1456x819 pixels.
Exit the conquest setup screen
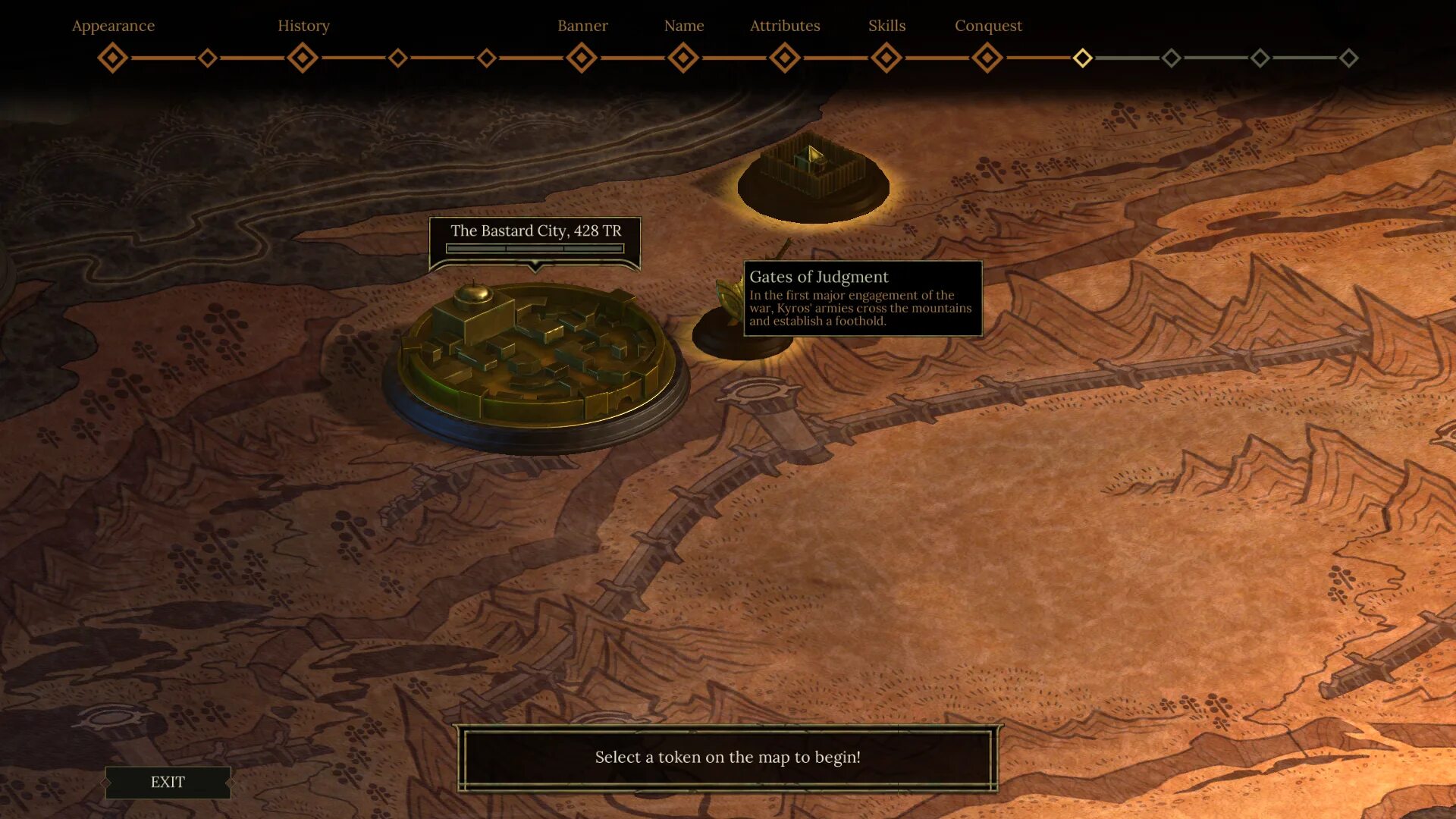(168, 782)
